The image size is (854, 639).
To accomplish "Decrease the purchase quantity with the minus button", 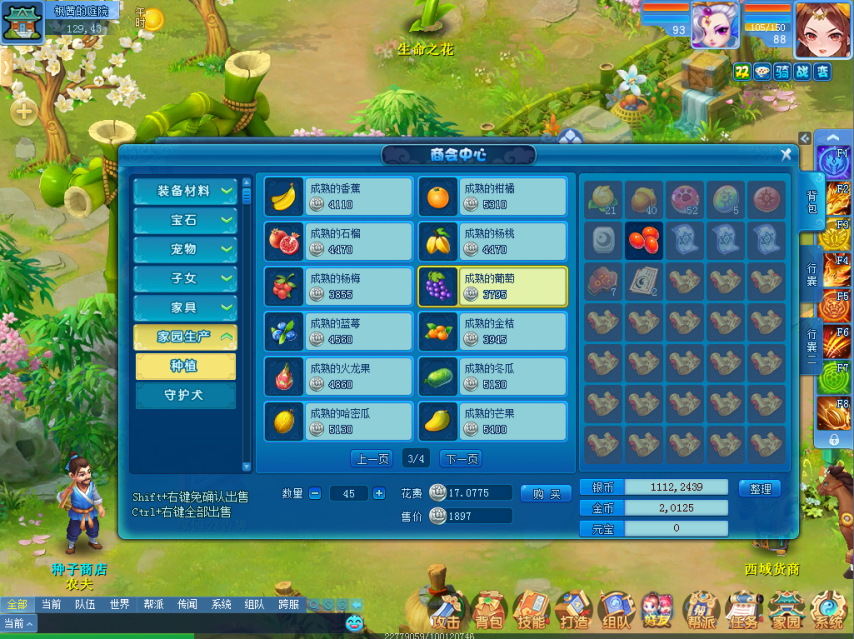I will coord(315,493).
